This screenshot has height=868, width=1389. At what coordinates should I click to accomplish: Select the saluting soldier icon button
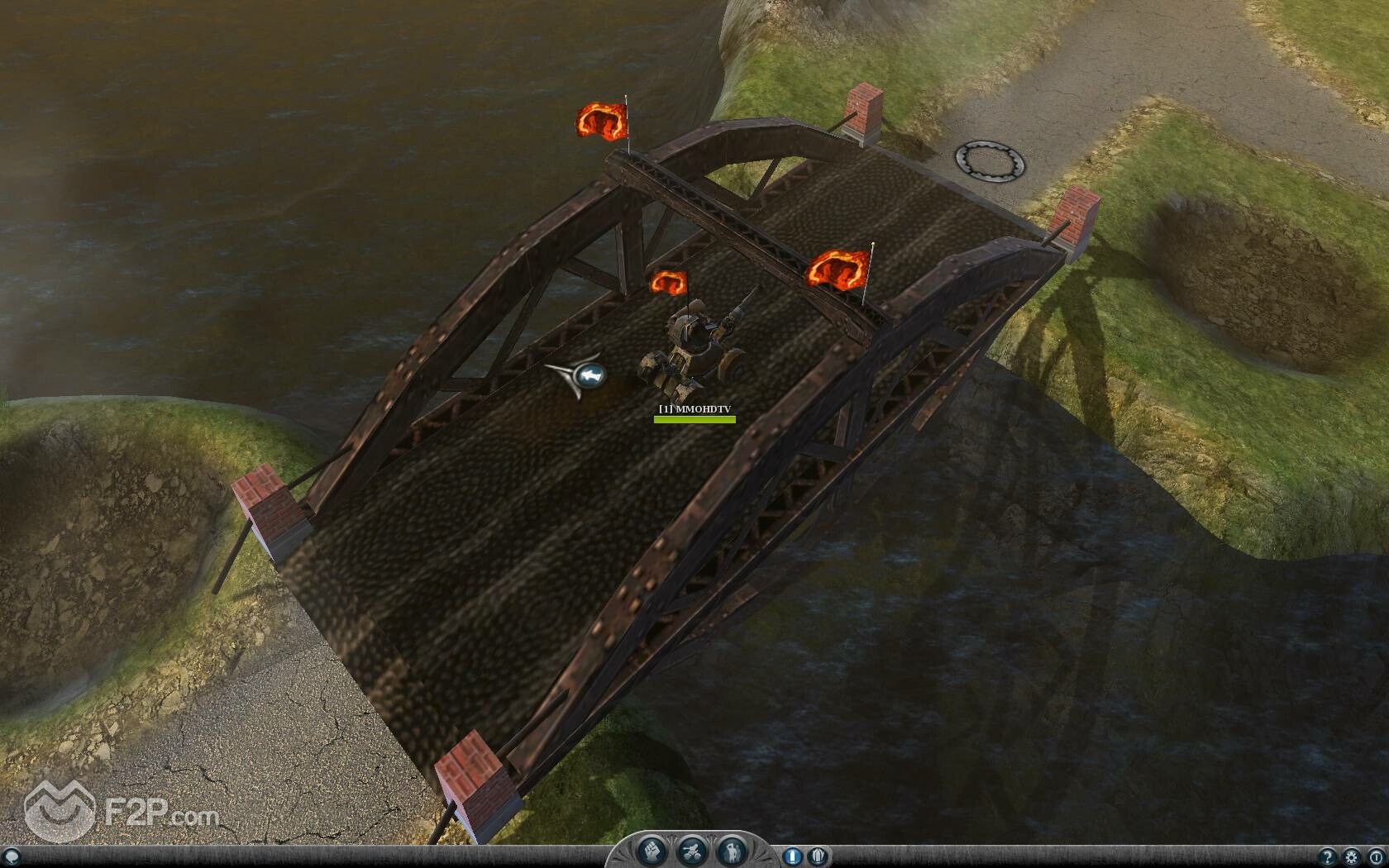click(731, 851)
